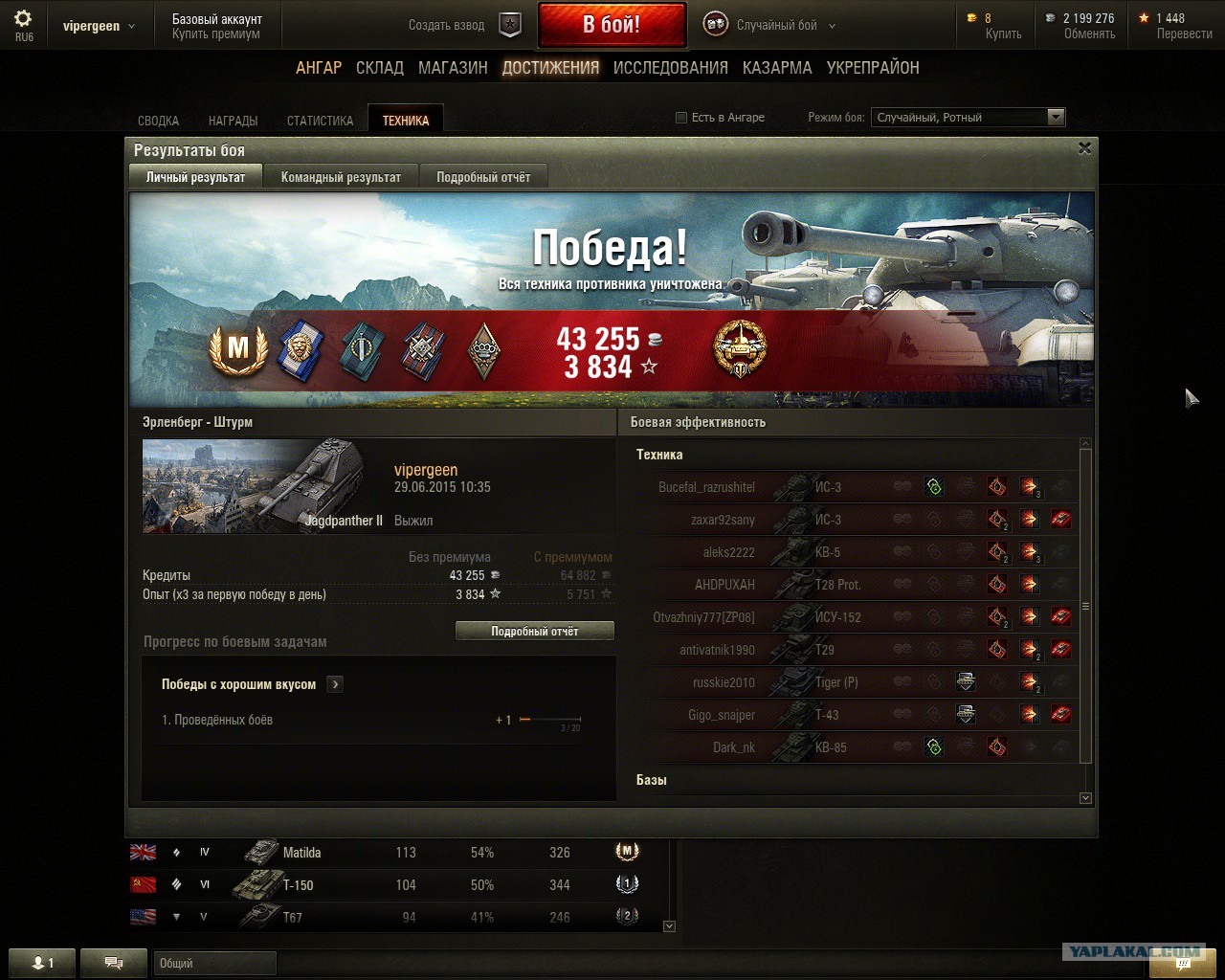Open the АНГАР menu
The height and width of the screenshot is (980, 1225).
(319, 68)
